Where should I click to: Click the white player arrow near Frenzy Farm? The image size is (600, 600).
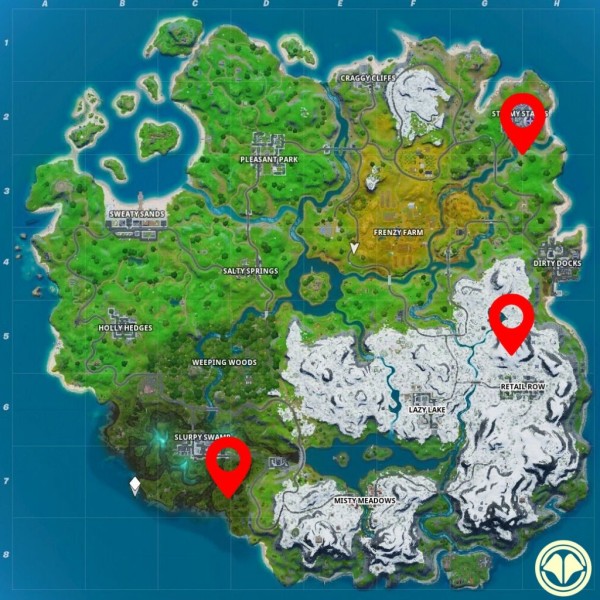[354, 247]
